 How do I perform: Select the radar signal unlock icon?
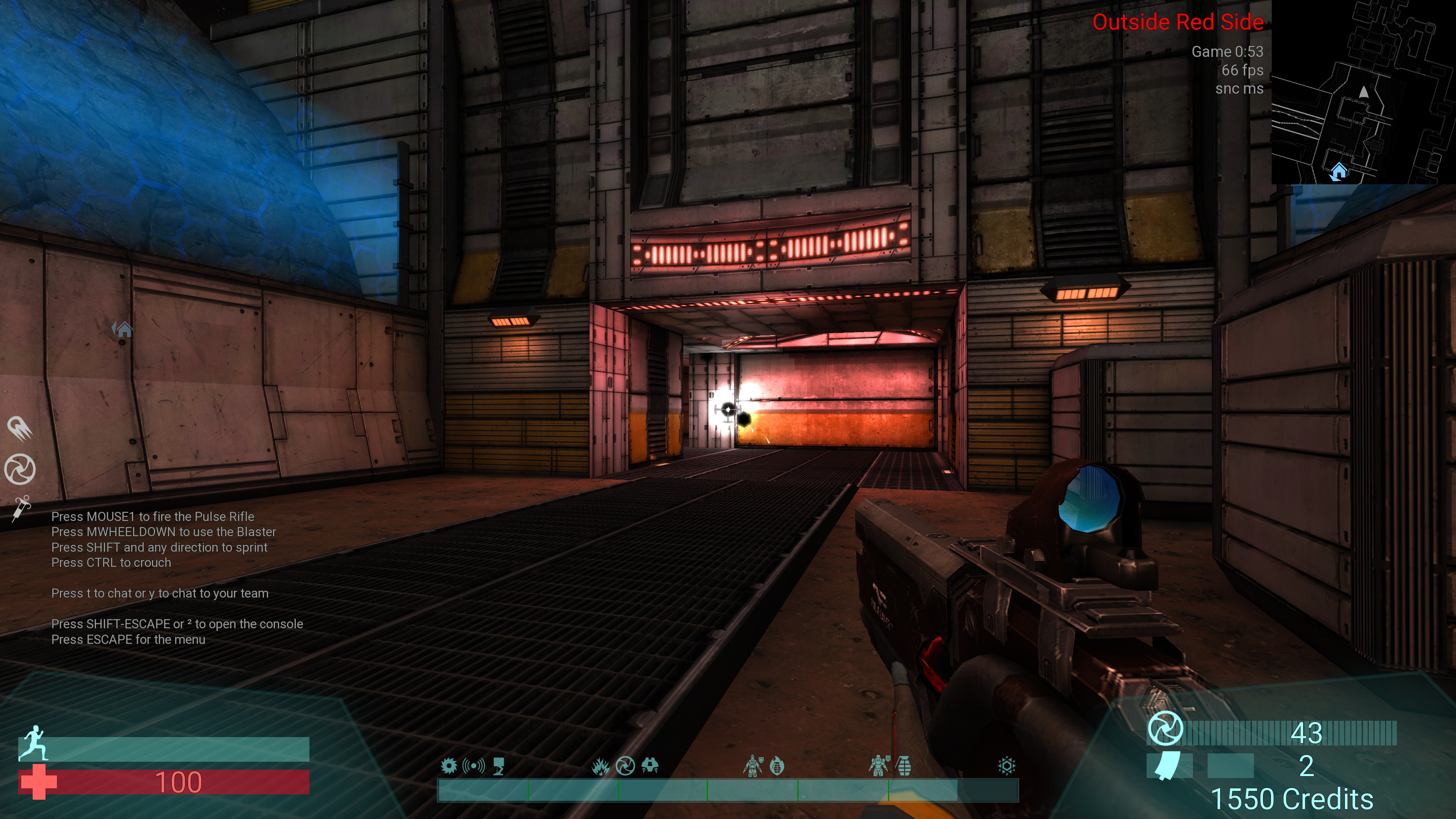point(474,766)
